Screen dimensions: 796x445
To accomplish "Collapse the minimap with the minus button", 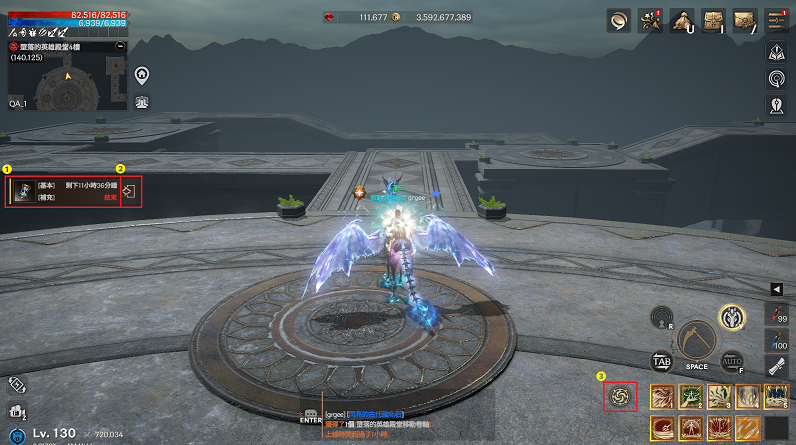I will tap(121, 46).
